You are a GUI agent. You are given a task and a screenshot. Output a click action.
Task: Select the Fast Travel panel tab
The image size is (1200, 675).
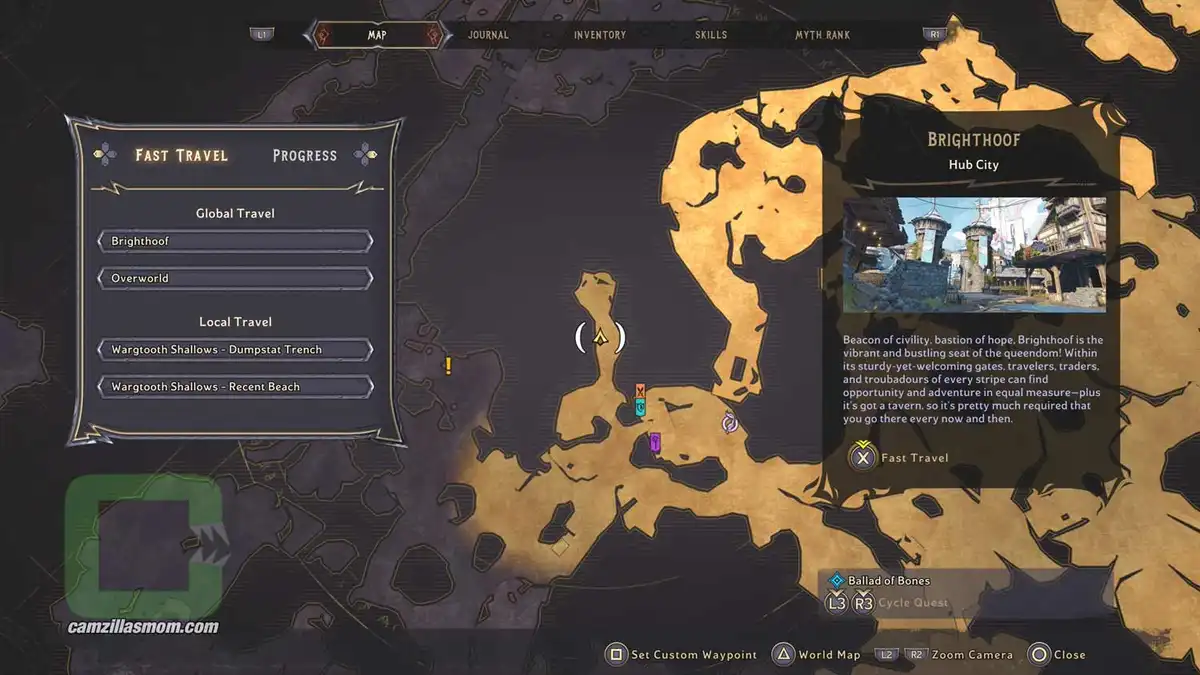click(x=181, y=155)
